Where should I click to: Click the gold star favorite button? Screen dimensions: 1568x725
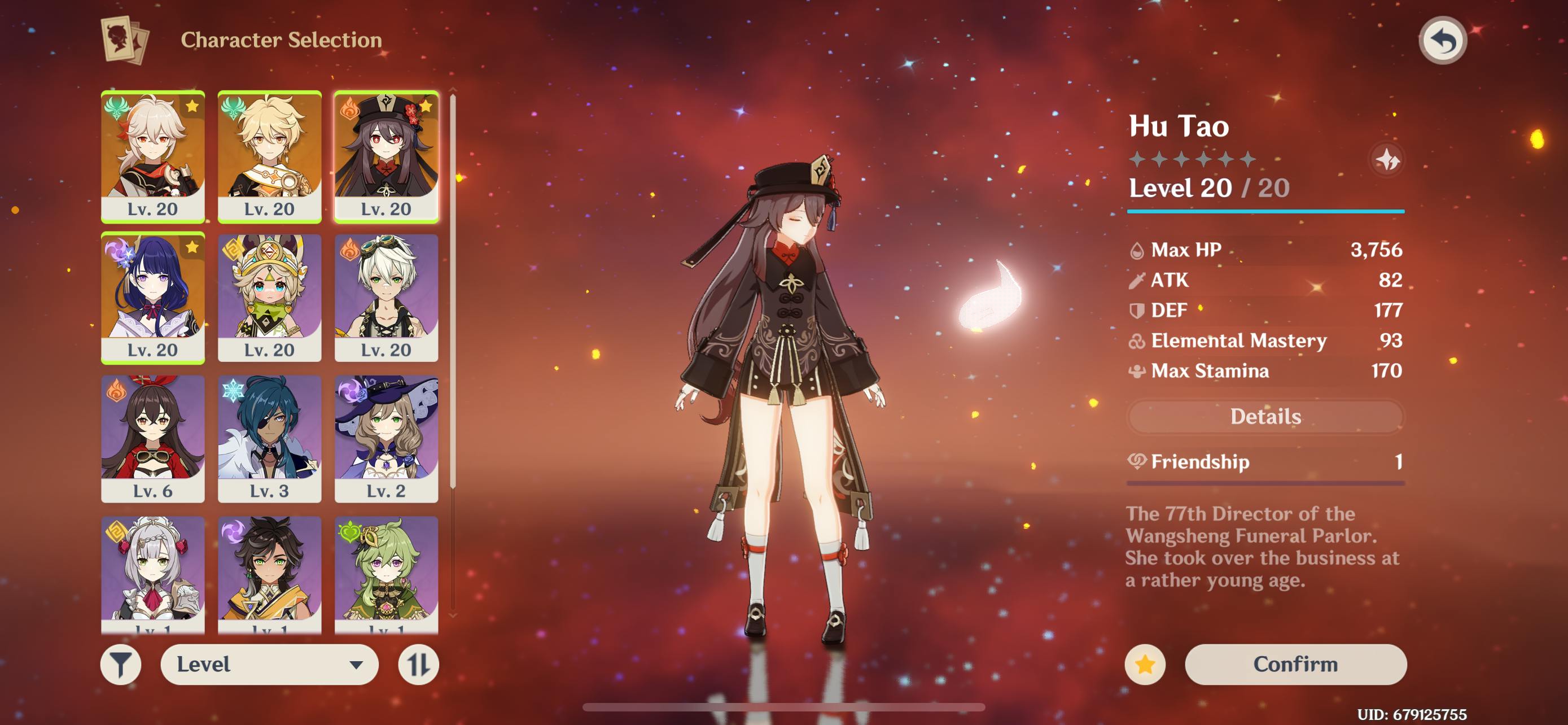[1145, 664]
